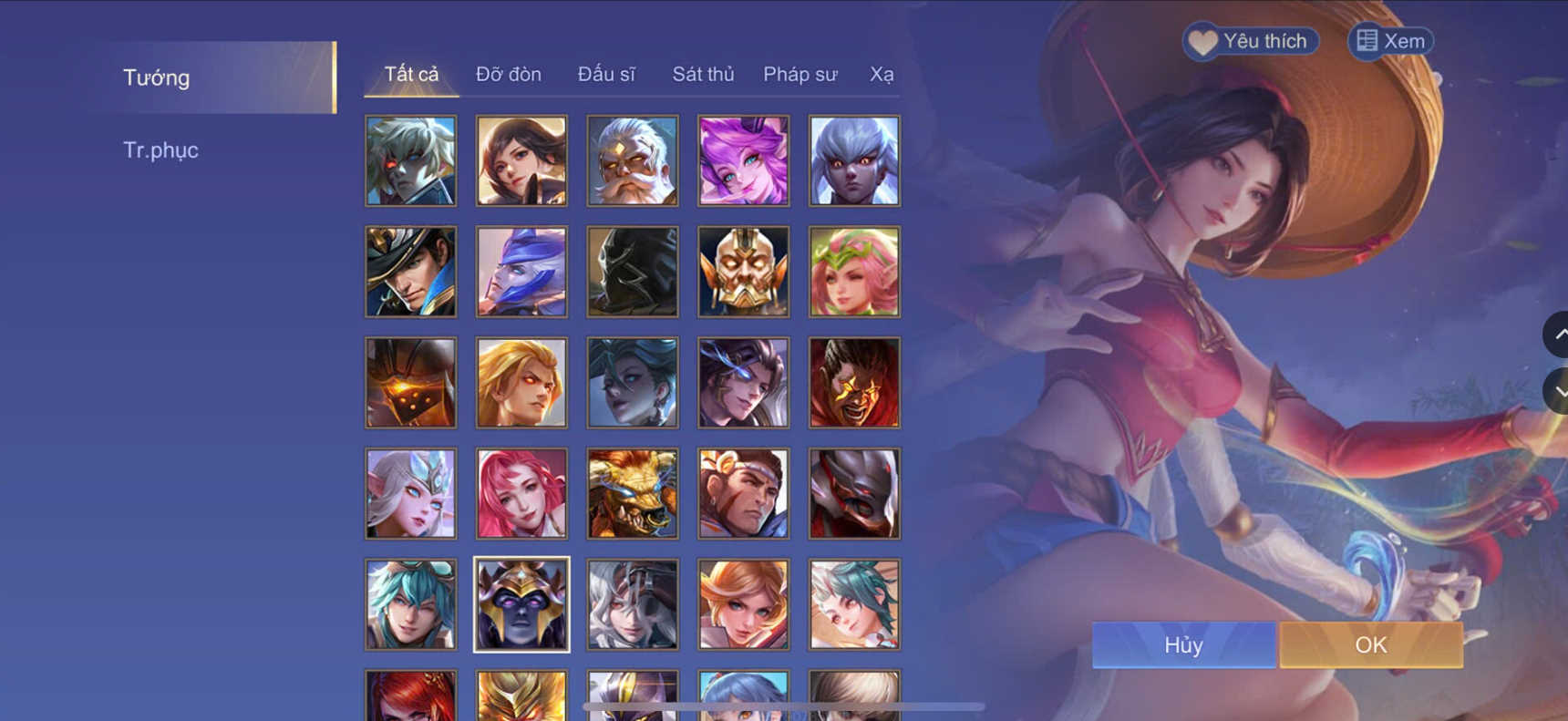Select the golden-masked hero portrait
This screenshot has height=721, width=1568.
pyautogui.click(x=743, y=271)
